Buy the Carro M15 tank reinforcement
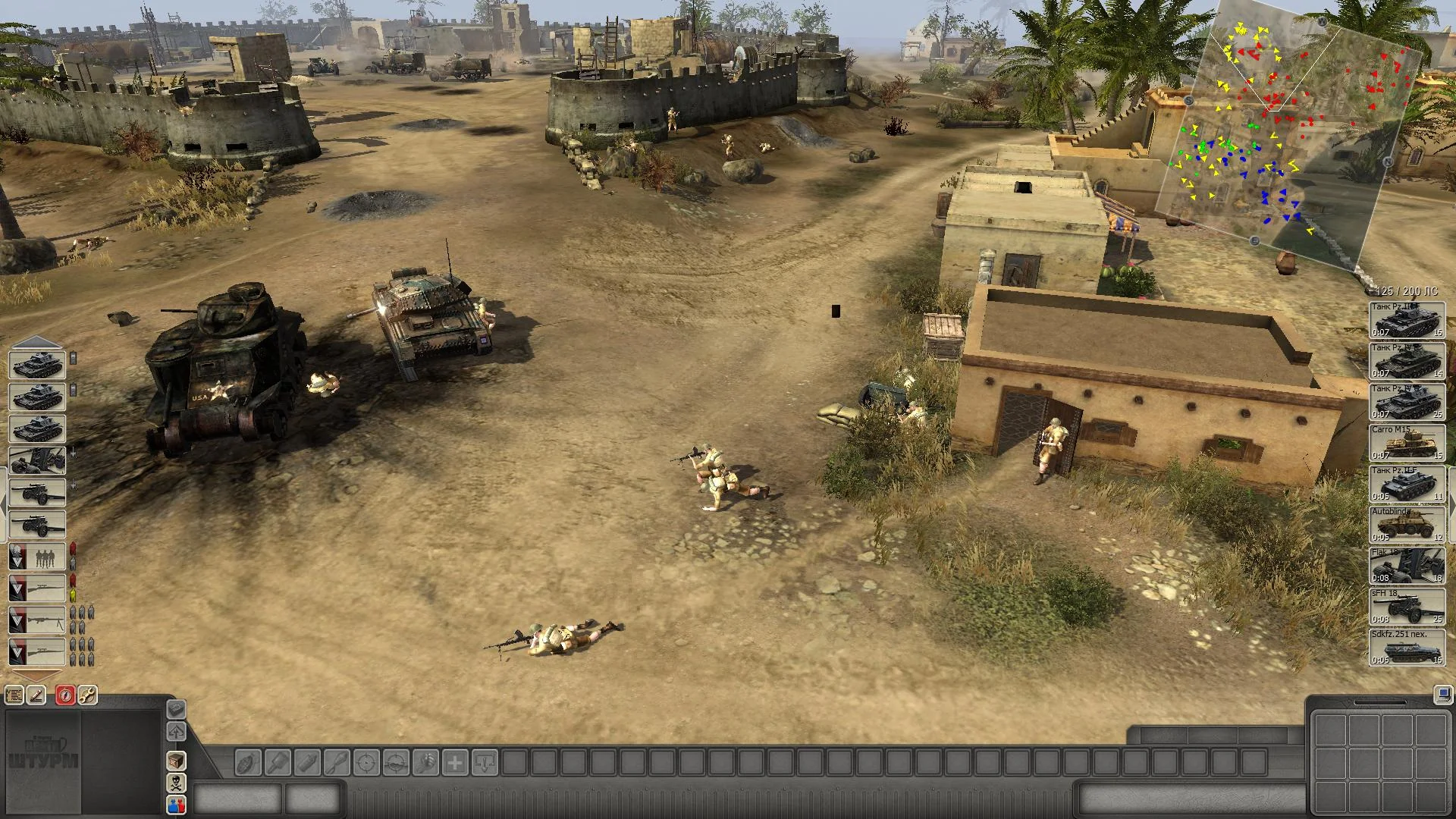This screenshot has width=1456, height=819. [1407, 442]
